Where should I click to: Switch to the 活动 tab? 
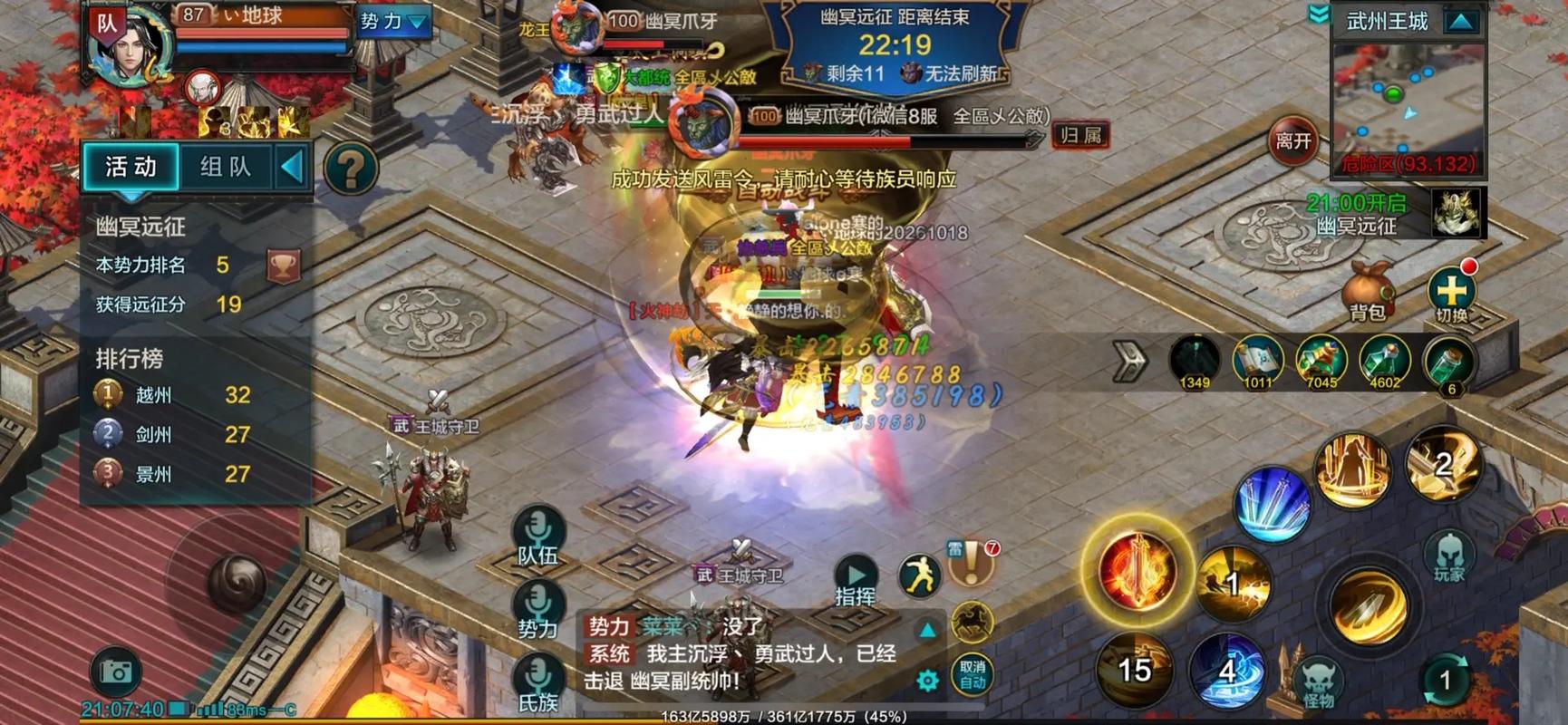pos(131,167)
